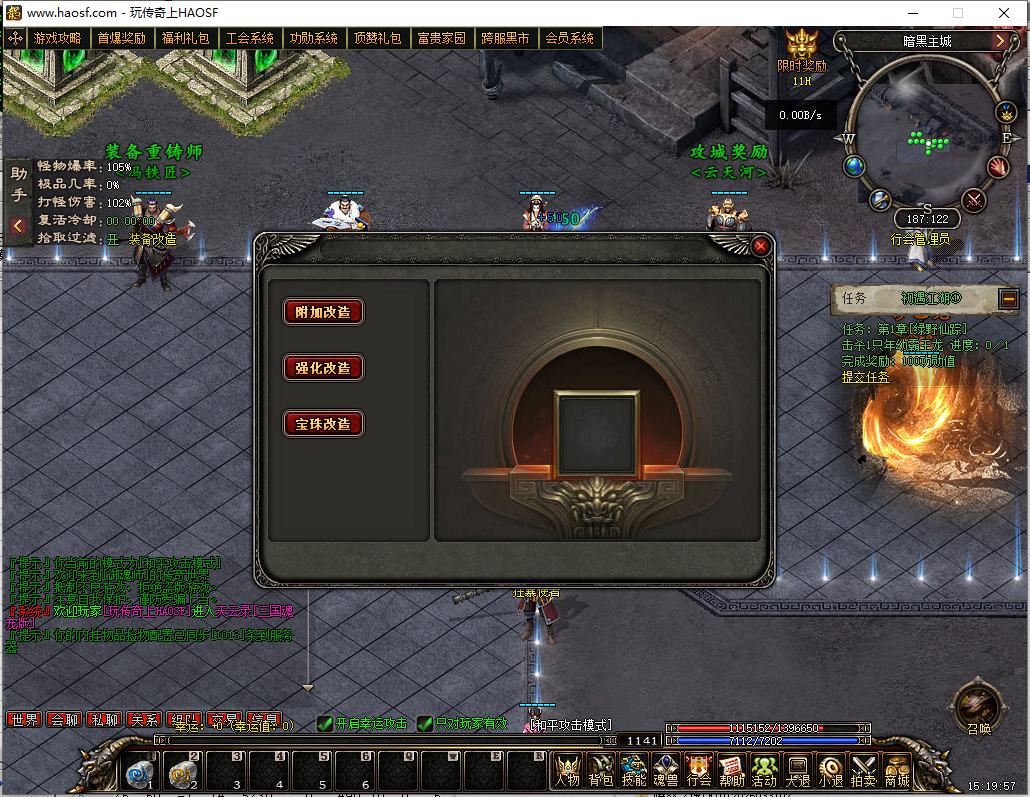Toggle the 开启幸运攻击 checkbox

pyautogui.click(x=325, y=723)
